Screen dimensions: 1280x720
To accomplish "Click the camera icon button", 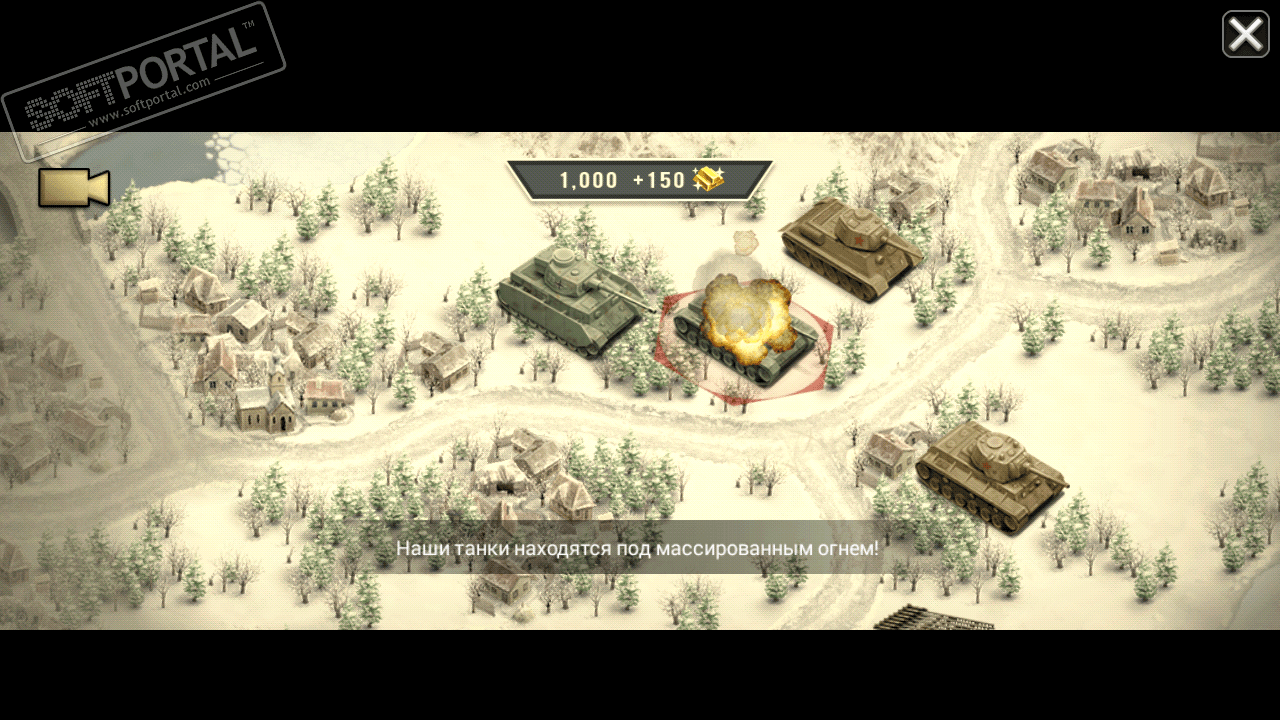I will (73, 188).
